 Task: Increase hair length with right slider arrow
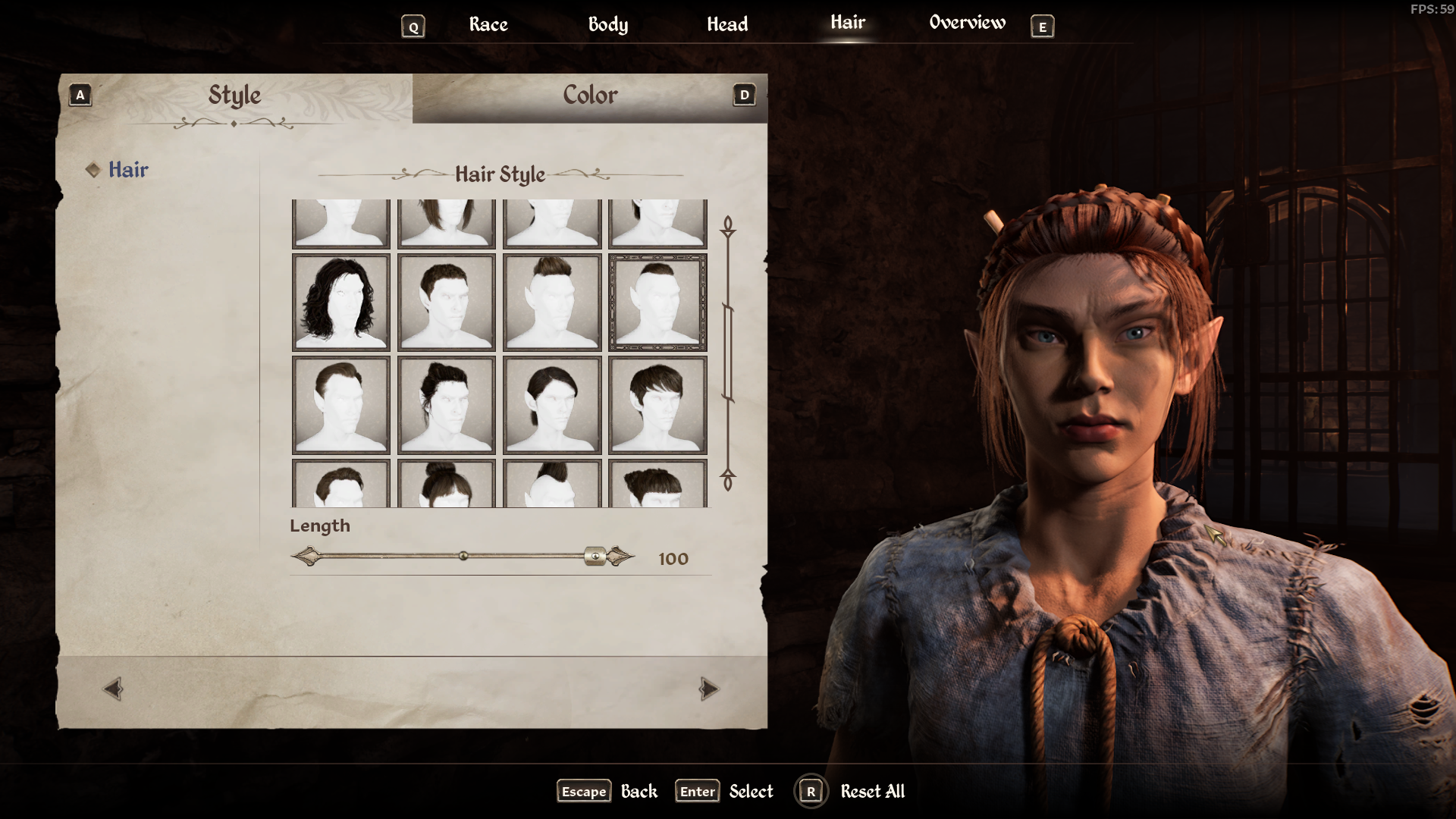pos(621,557)
